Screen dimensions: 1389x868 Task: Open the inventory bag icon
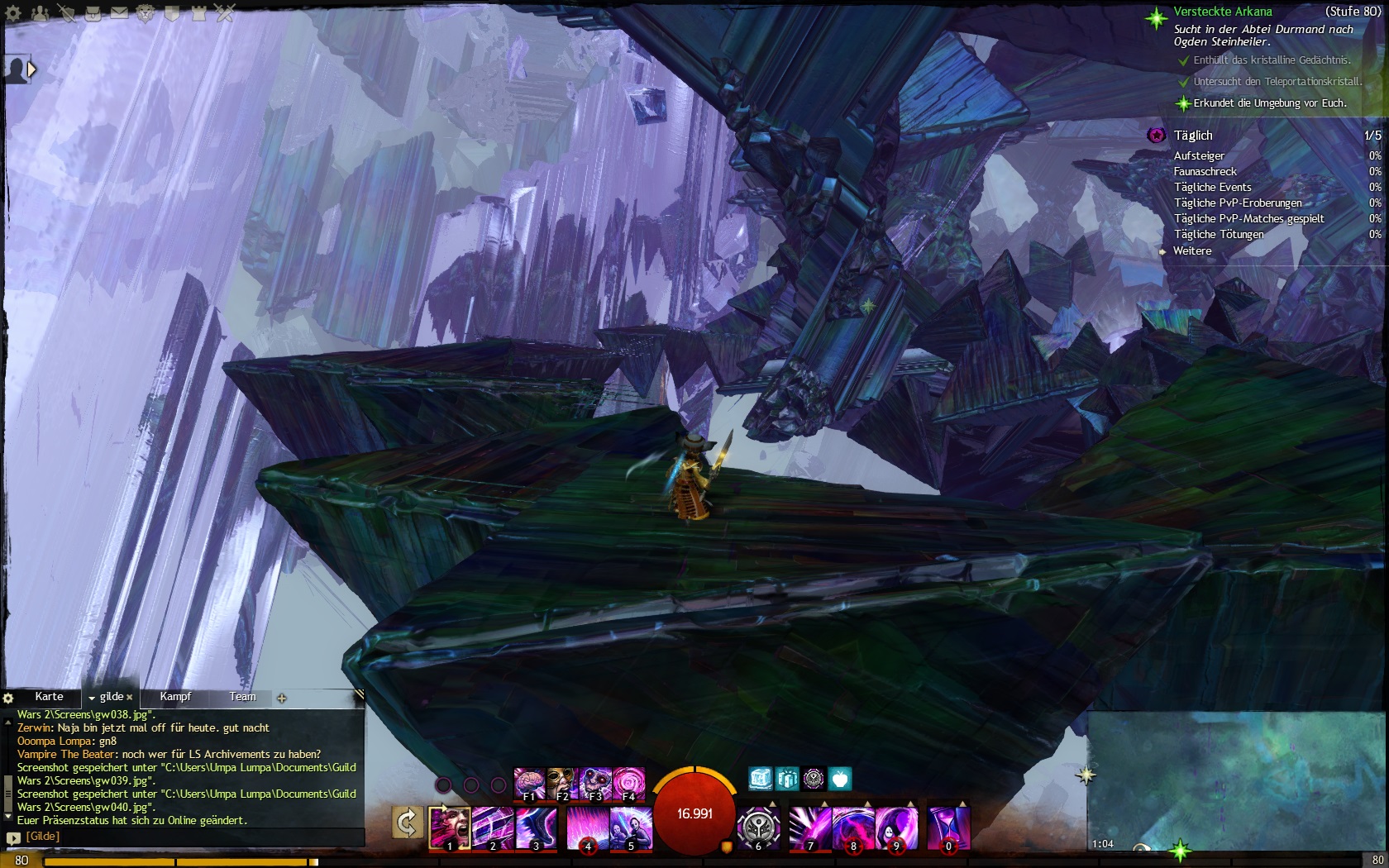pos(93,13)
